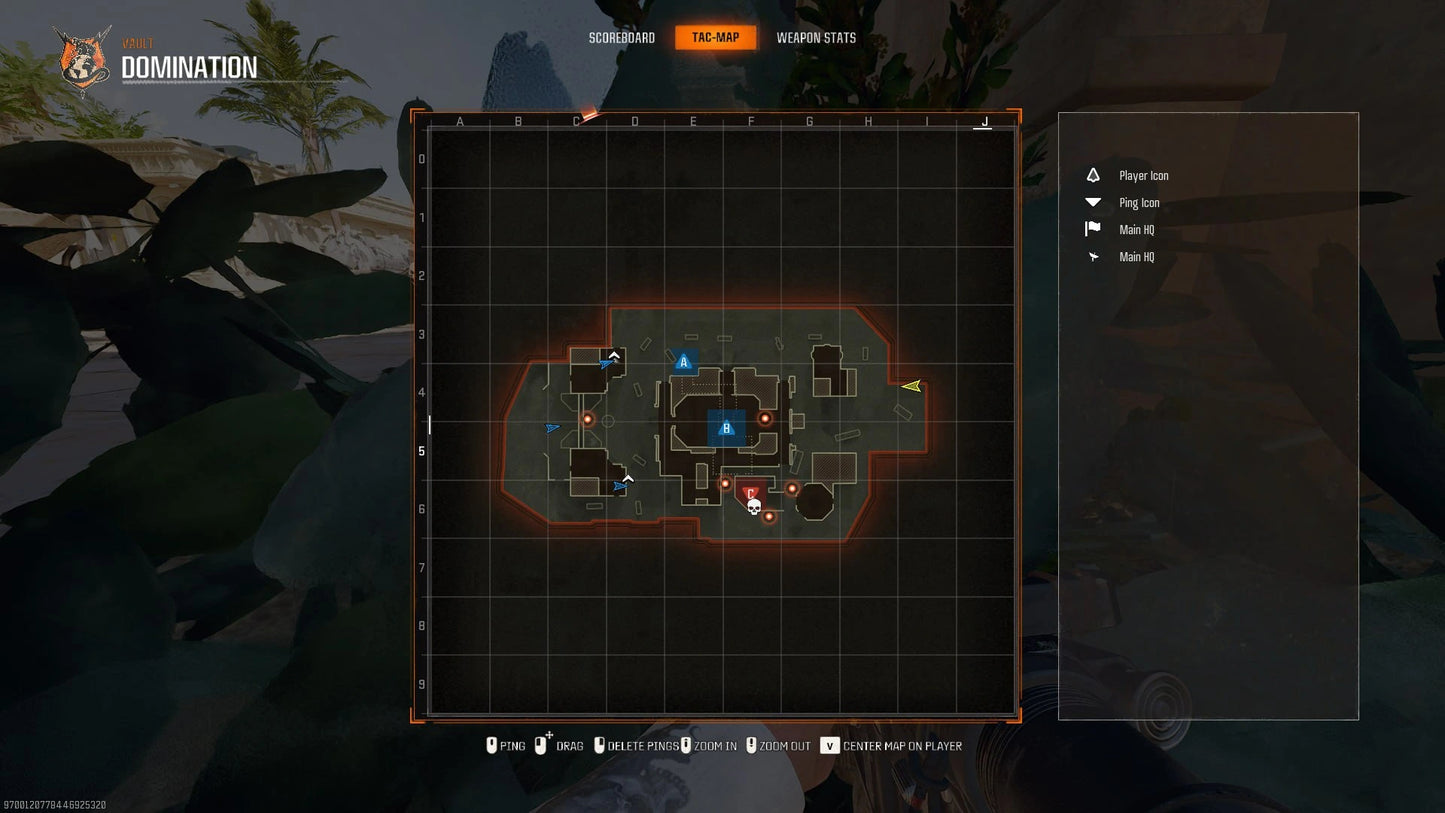
Task: Select objective marker A on the map
Action: pos(684,362)
